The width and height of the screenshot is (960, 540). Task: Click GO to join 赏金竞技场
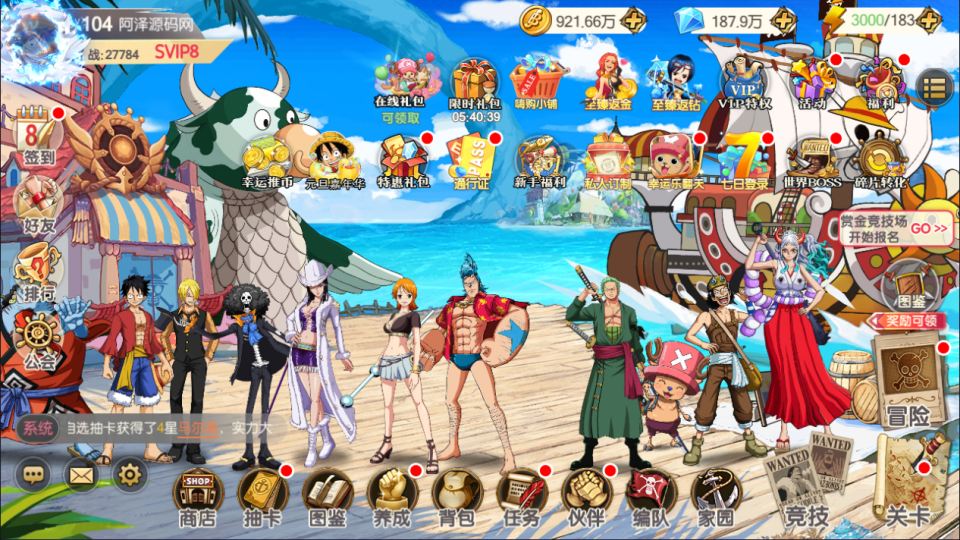pos(928,228)
